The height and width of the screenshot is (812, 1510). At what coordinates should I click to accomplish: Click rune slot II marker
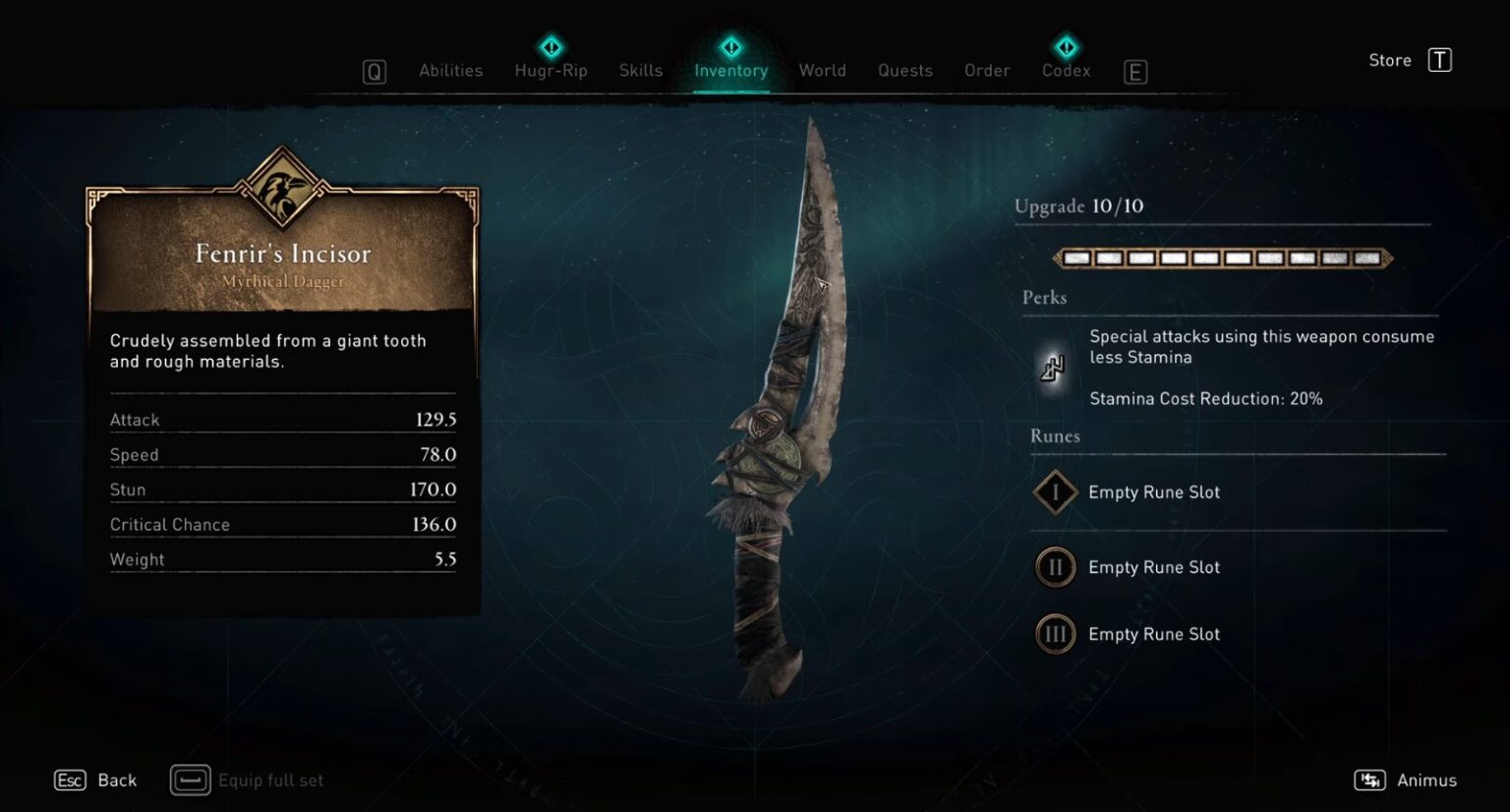1054,567
